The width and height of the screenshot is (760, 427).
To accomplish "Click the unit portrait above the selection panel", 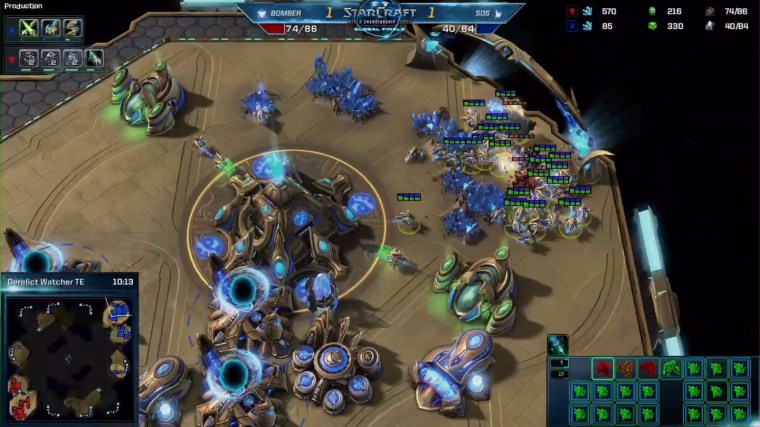I will point(557,345).
